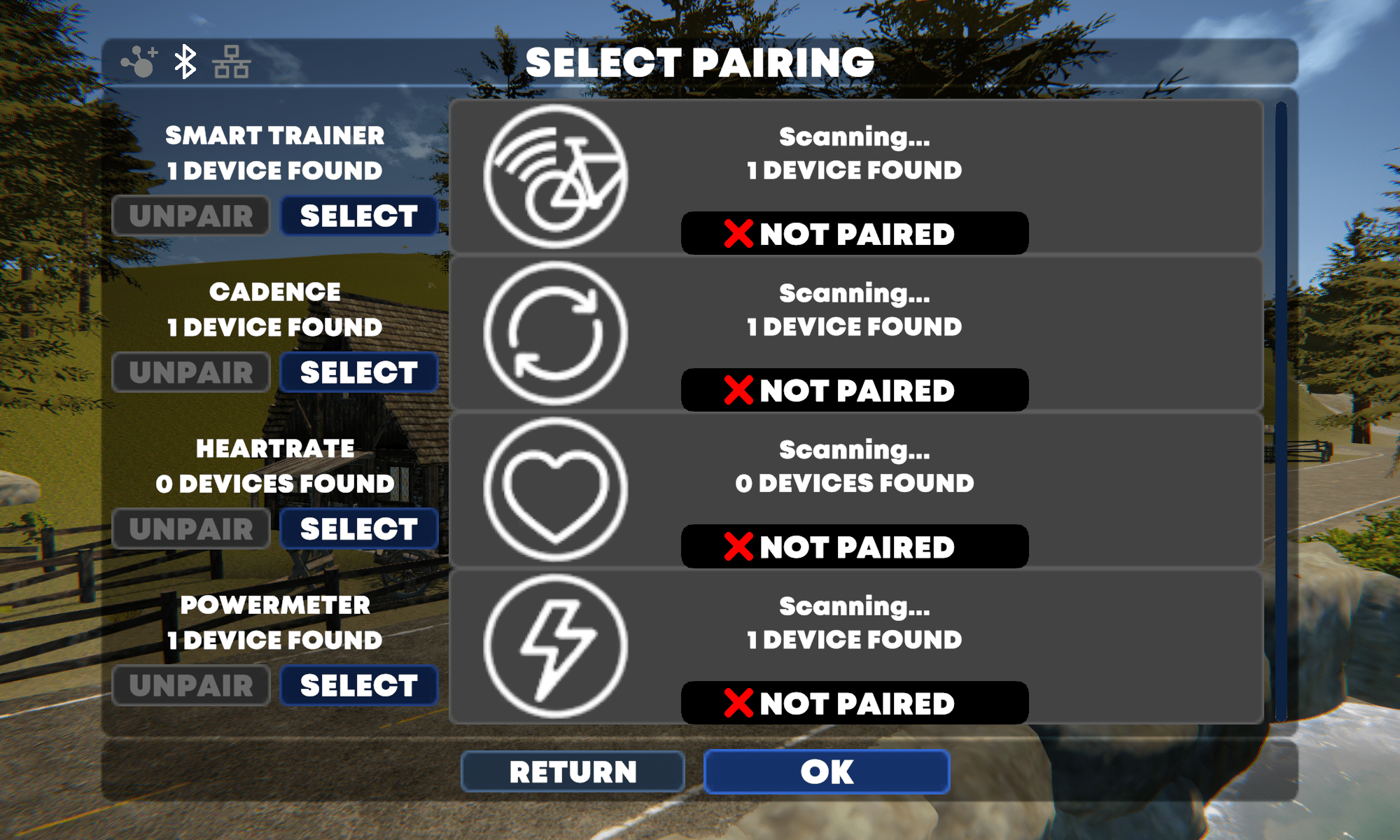
Task: Unpair the powermeter
Action: [x=190, y=685]
